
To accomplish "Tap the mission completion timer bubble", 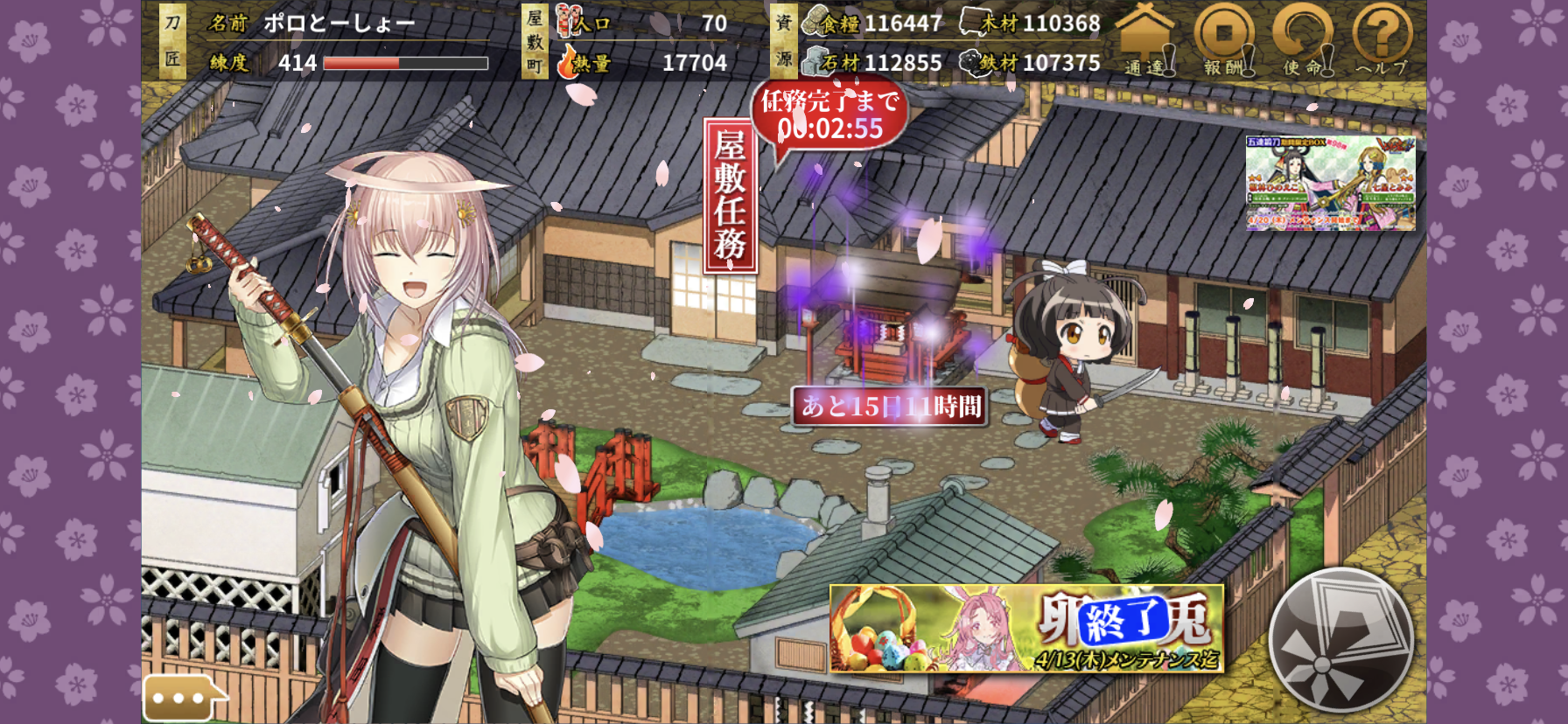I will 829,115.
